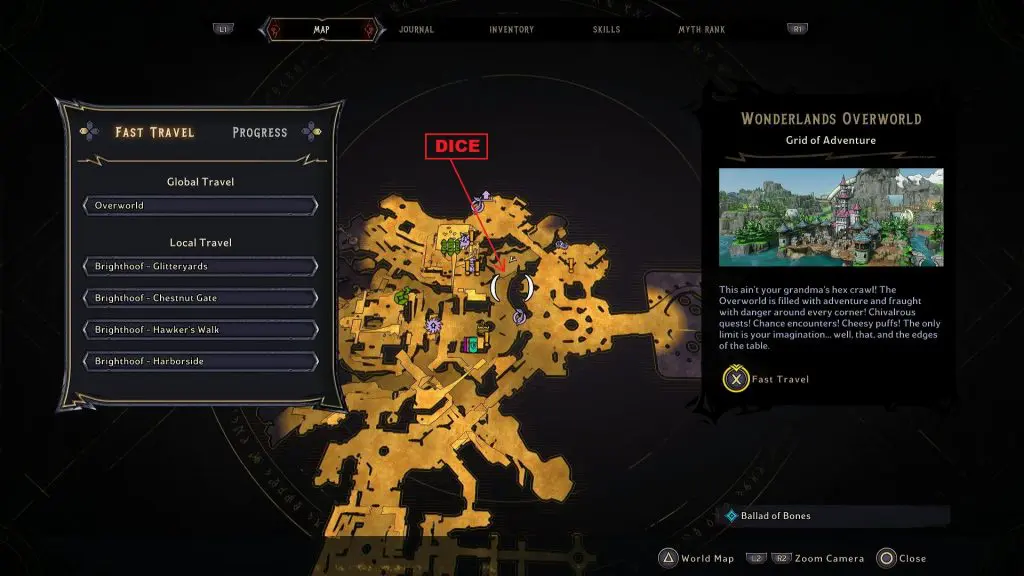The width and height of the screenshot is (1024, 576).
Task: Choose Brighthoof - Hawker's Walk destination
Action: pos(201,330)
